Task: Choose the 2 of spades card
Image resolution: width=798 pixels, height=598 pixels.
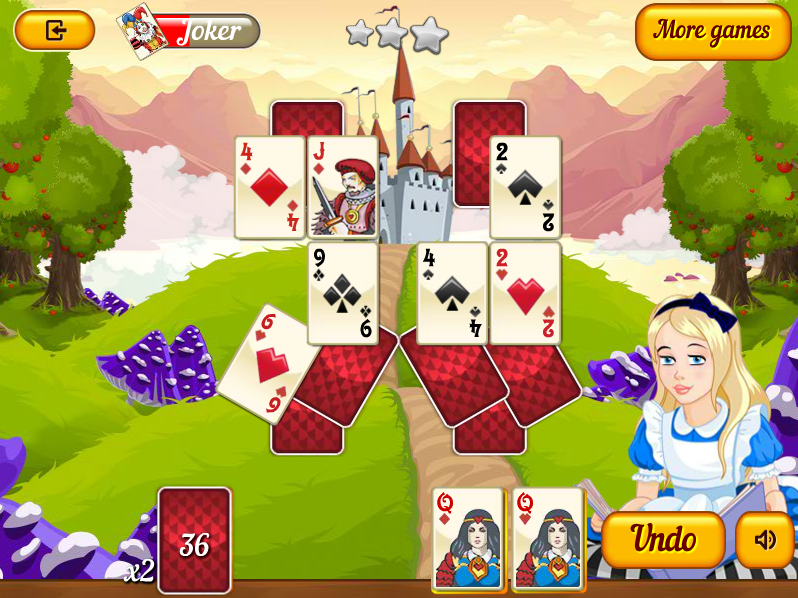Action: 525,187
